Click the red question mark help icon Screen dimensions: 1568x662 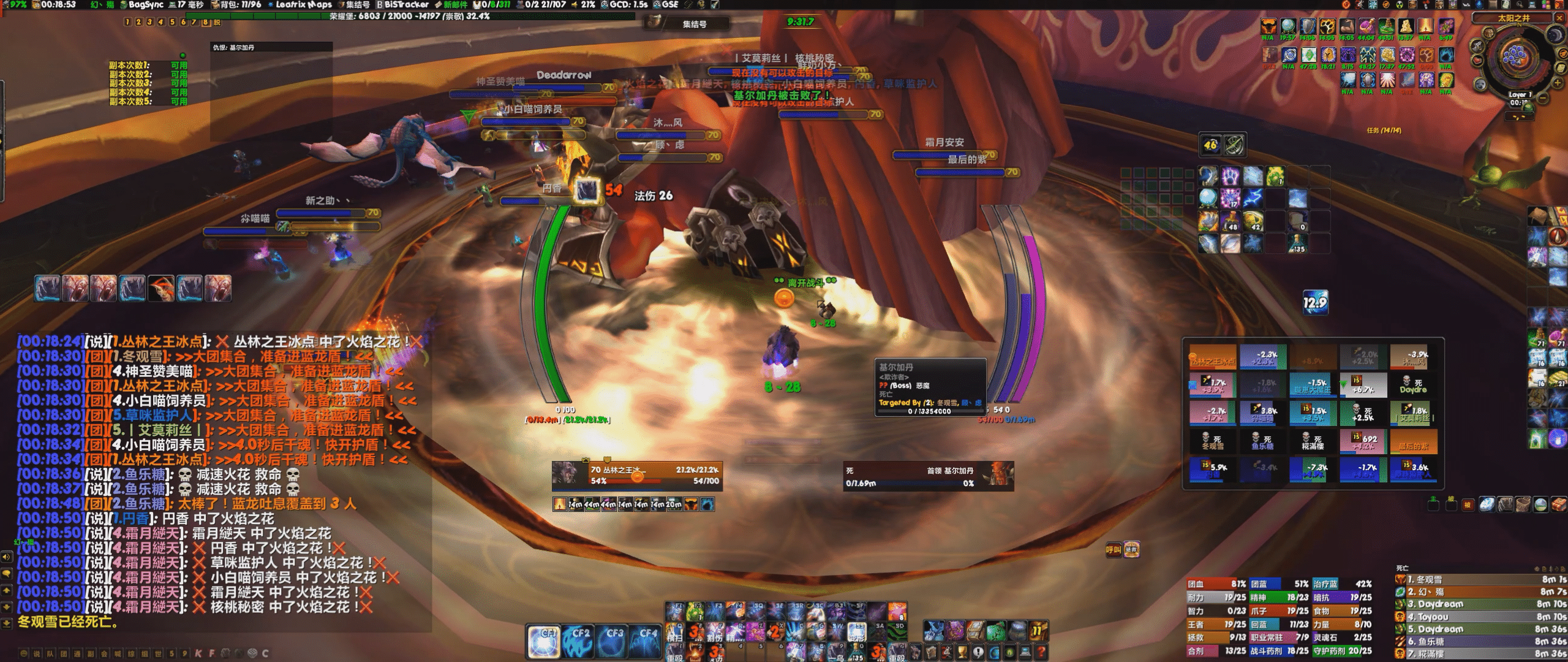pyautogui.click(x=1041, y=652)
